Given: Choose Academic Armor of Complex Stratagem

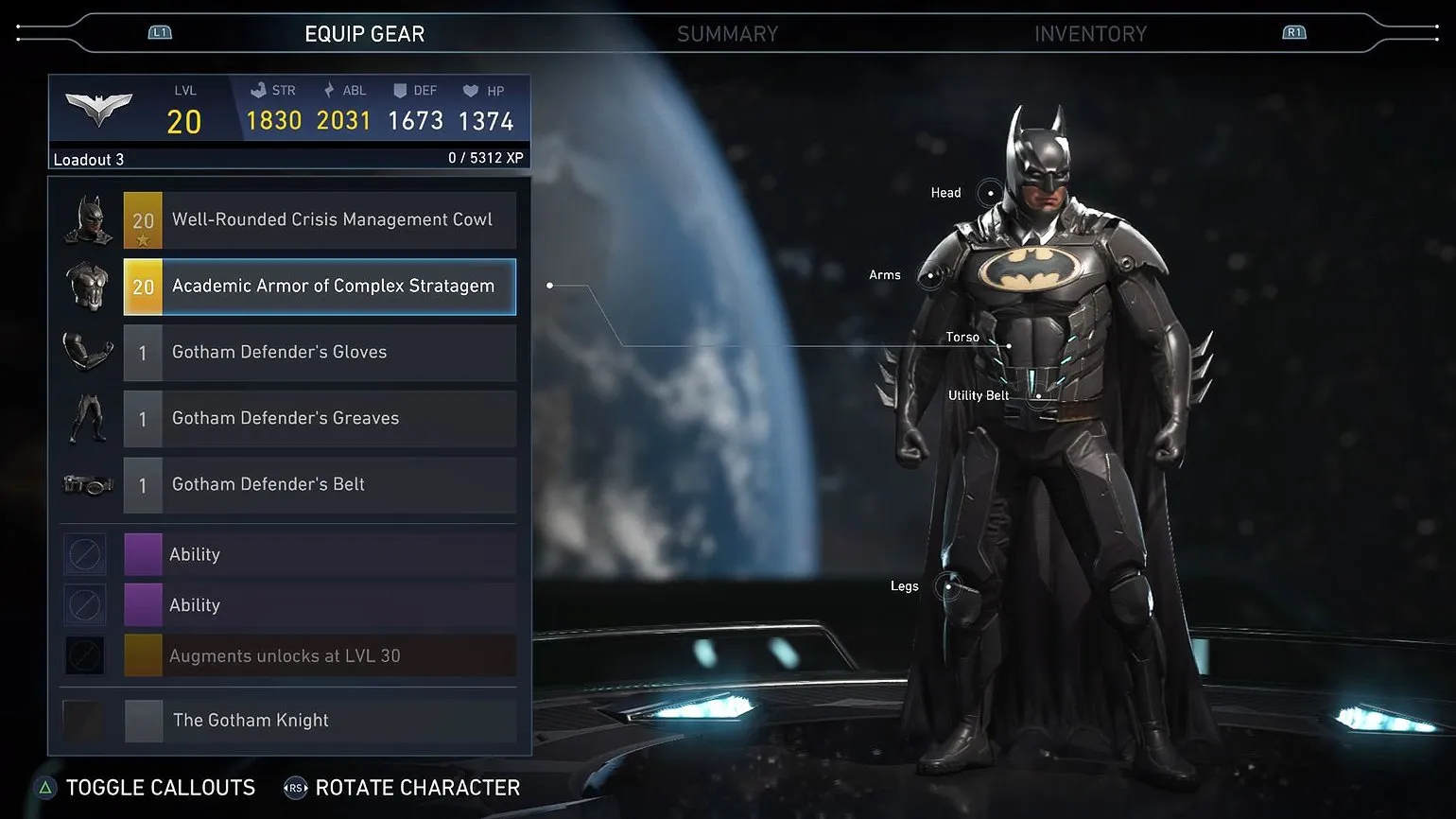Looking at the screenshot, I should [x=320, y=287].
